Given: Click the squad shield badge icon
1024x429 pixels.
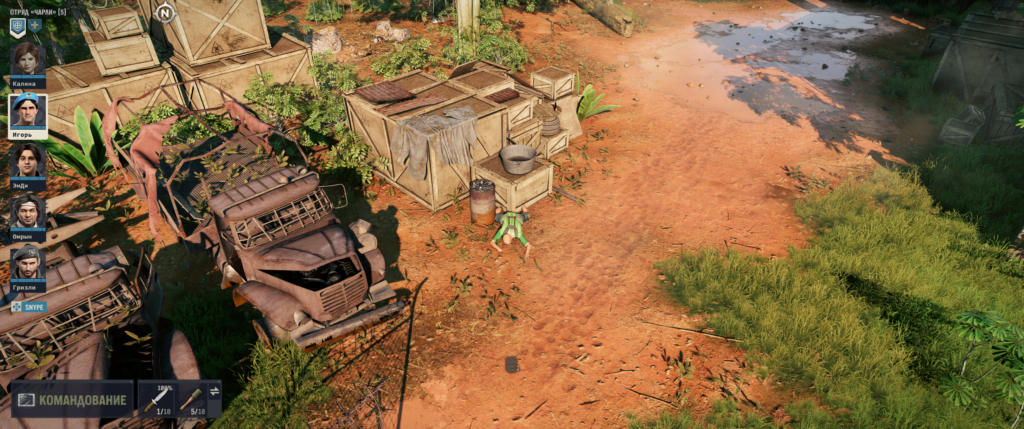Looking at the screenshot, I should 17,26.
